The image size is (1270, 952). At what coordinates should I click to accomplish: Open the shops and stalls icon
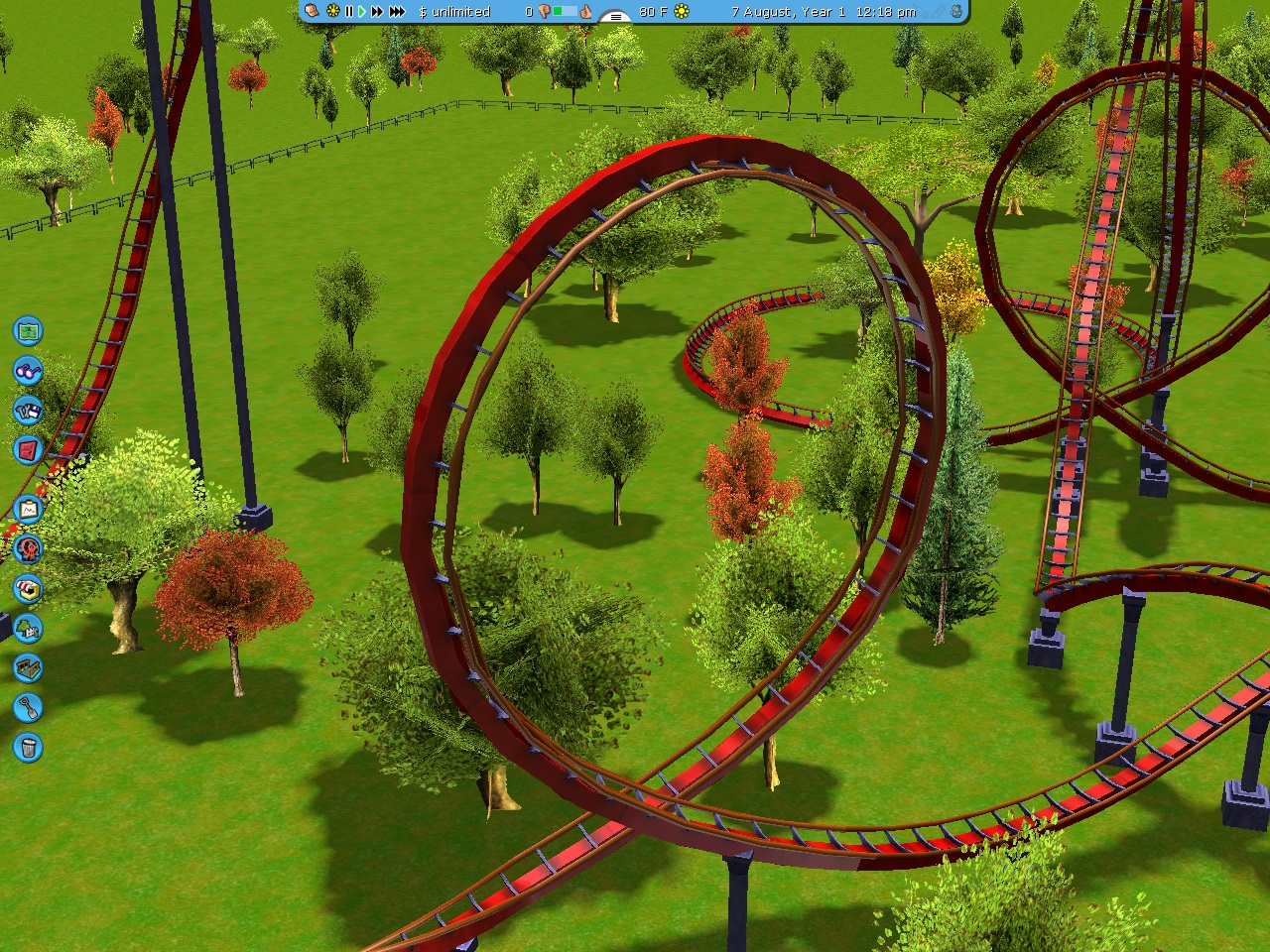[x=28, y=588]
